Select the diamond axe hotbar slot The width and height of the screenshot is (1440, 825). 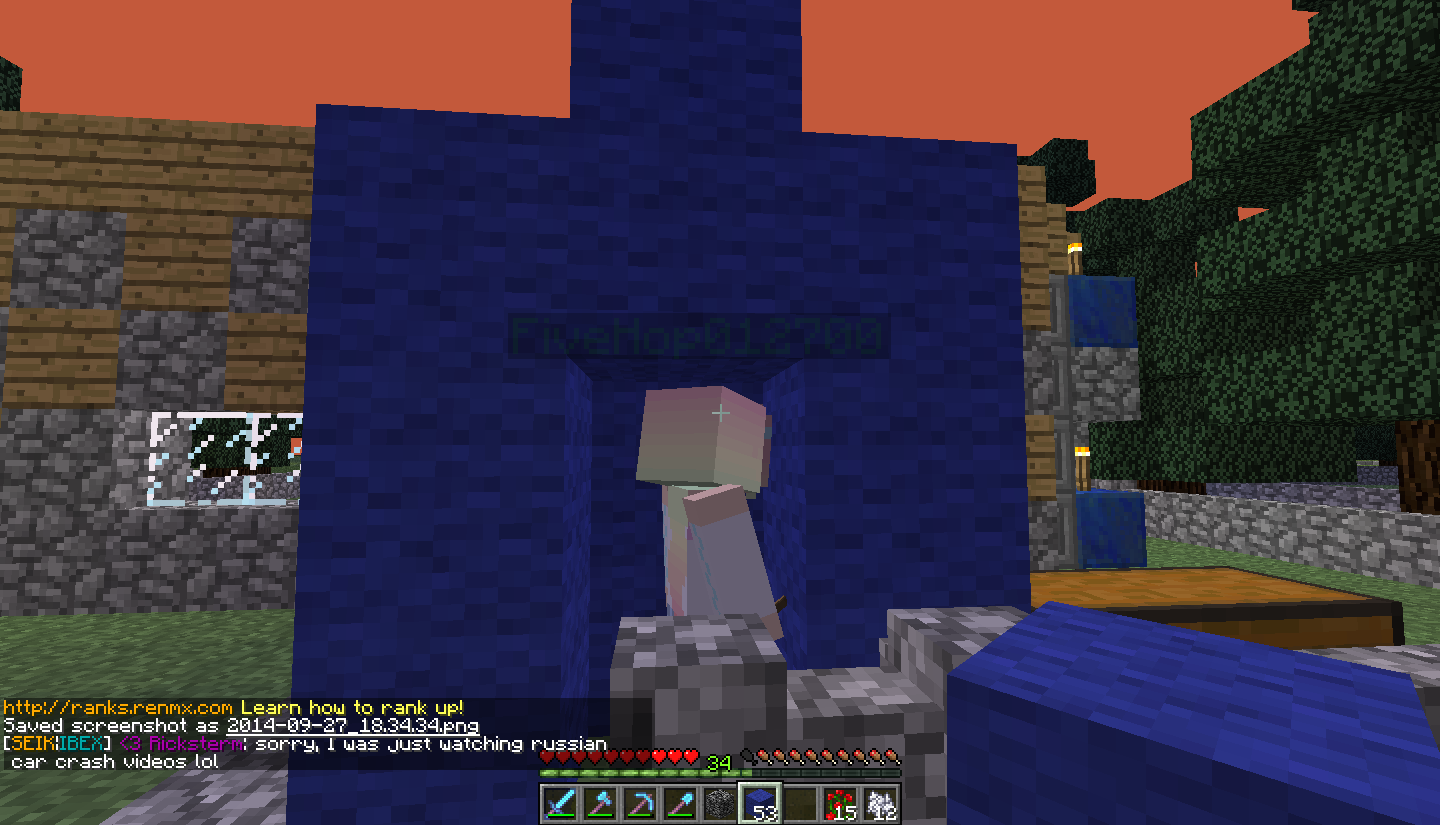600,803
